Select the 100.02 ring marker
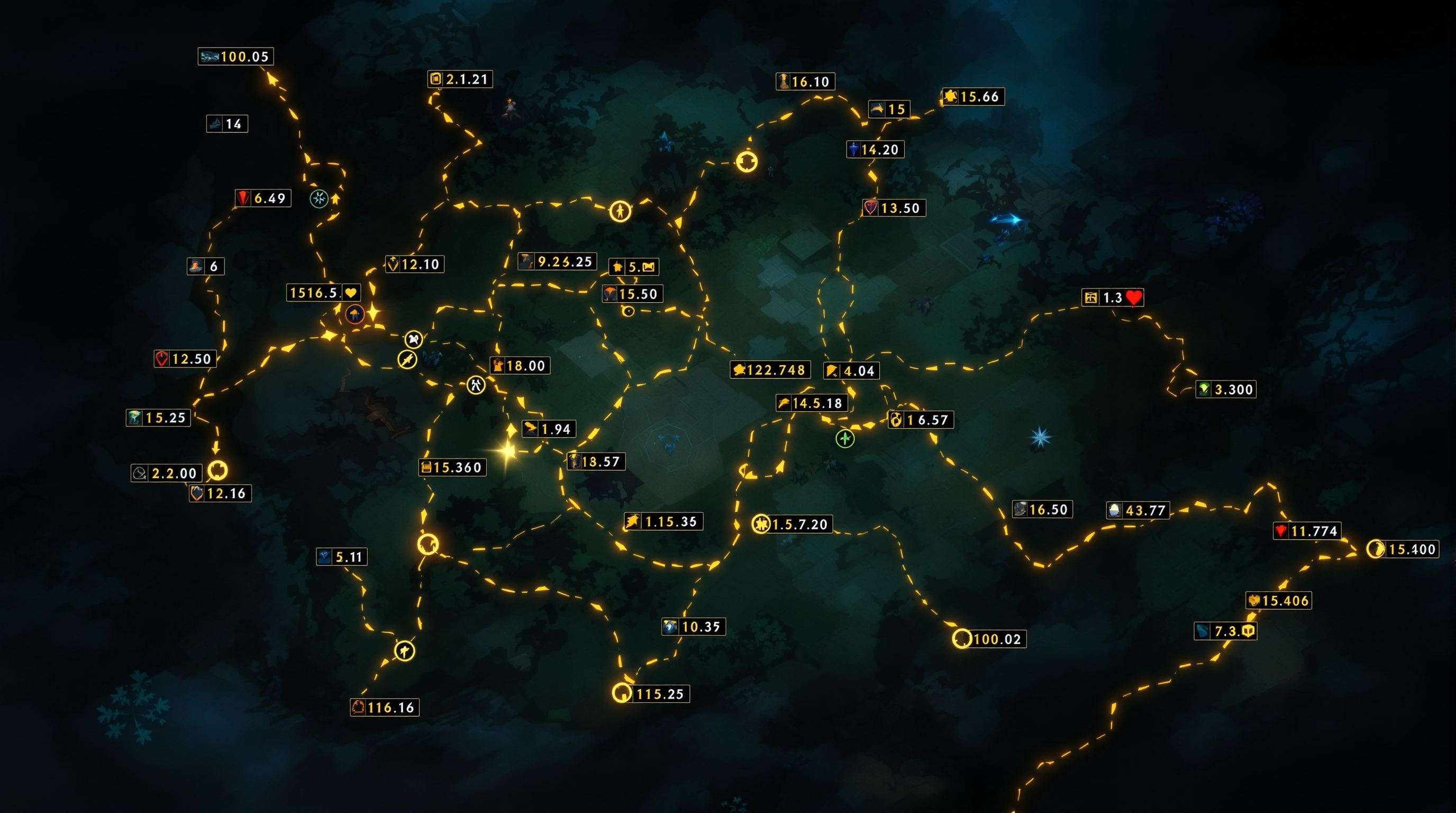Image resolution: width=1456 pixels, height=813 pixels. click(989, 639)
